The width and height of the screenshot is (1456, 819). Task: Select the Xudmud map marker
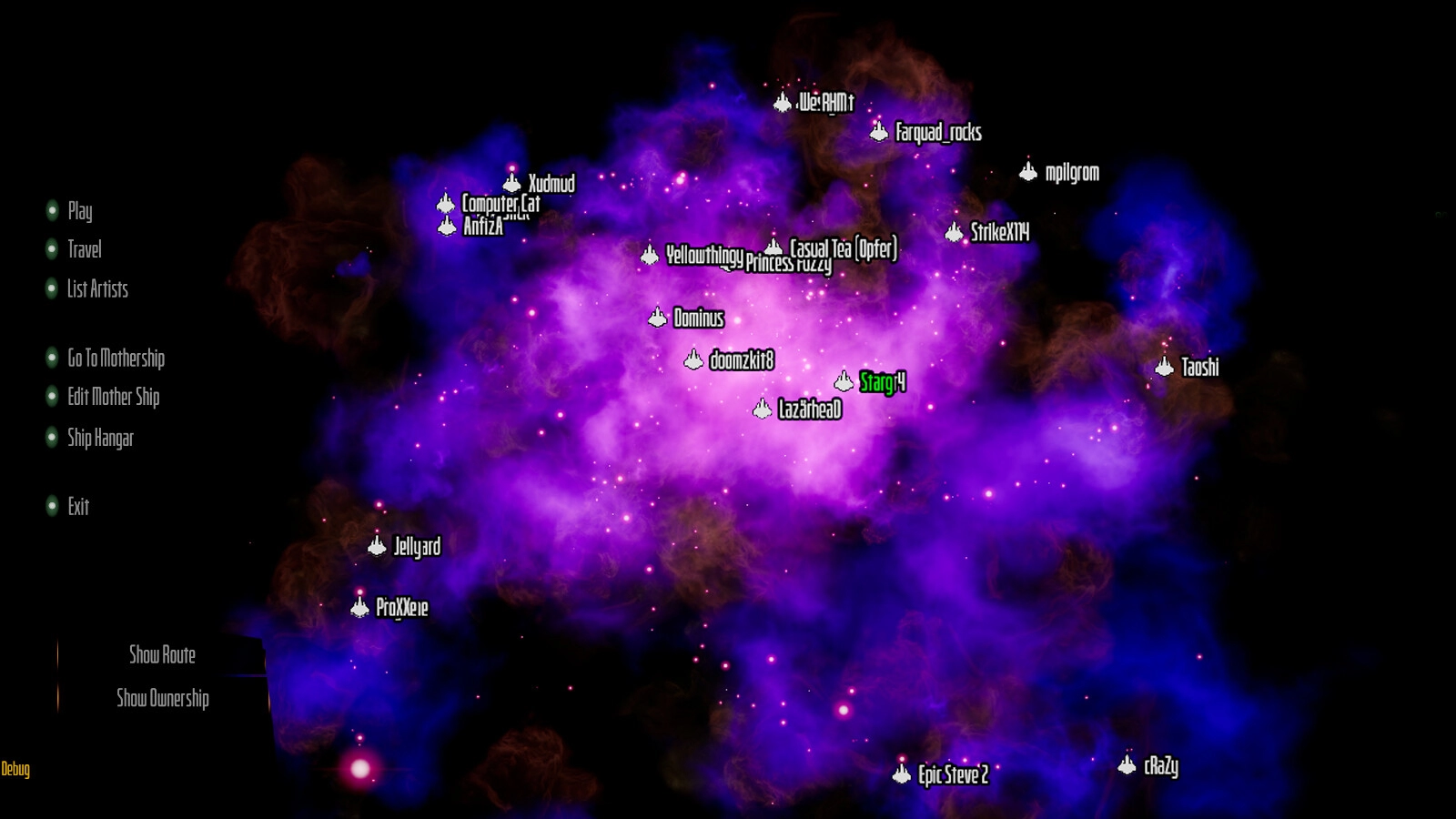point(513,183)
